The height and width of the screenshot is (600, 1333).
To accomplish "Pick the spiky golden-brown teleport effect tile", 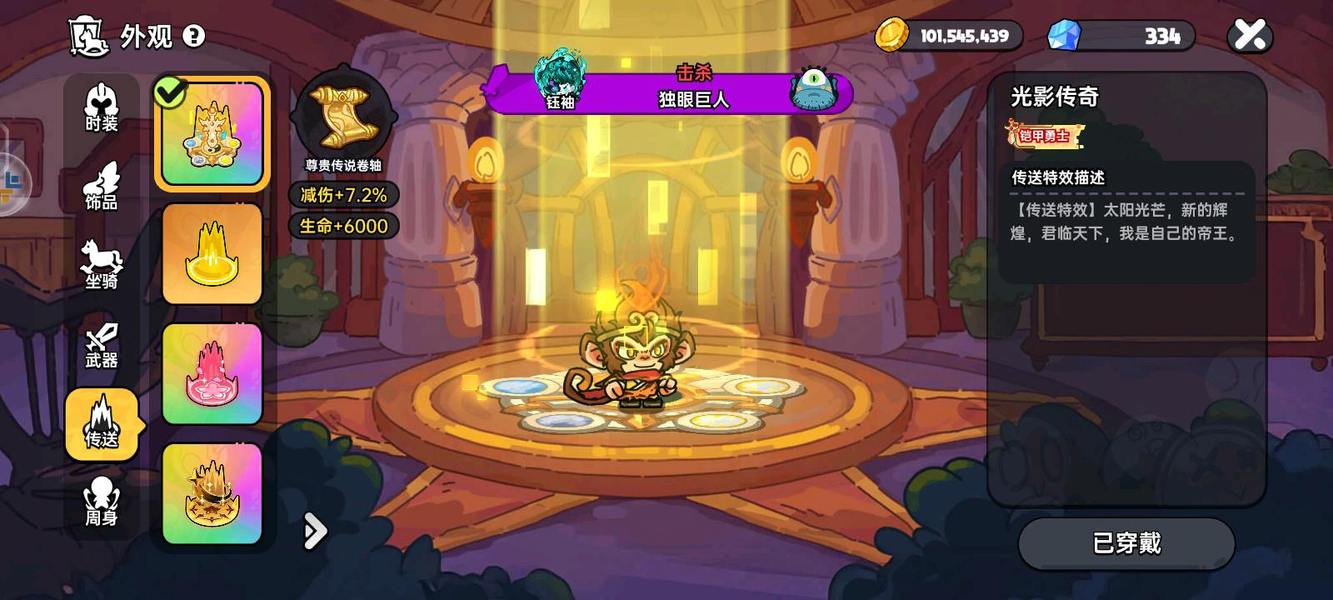I will coord(212,494).
